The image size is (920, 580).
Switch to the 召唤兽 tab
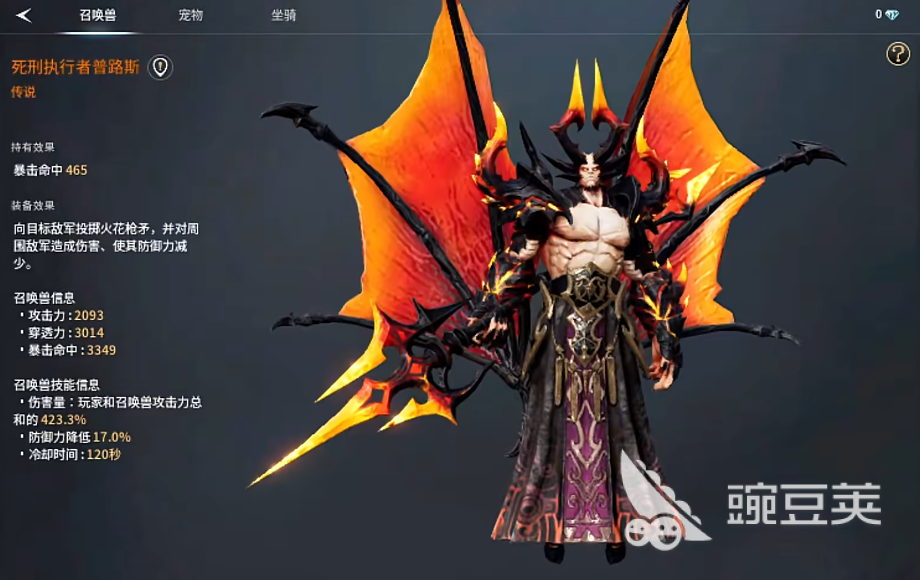97,15
